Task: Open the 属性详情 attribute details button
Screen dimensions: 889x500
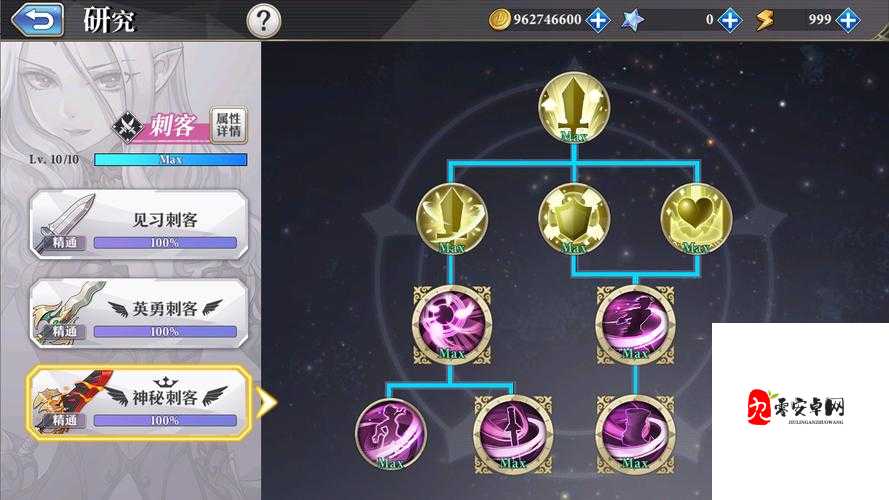Action: (229, 124)
